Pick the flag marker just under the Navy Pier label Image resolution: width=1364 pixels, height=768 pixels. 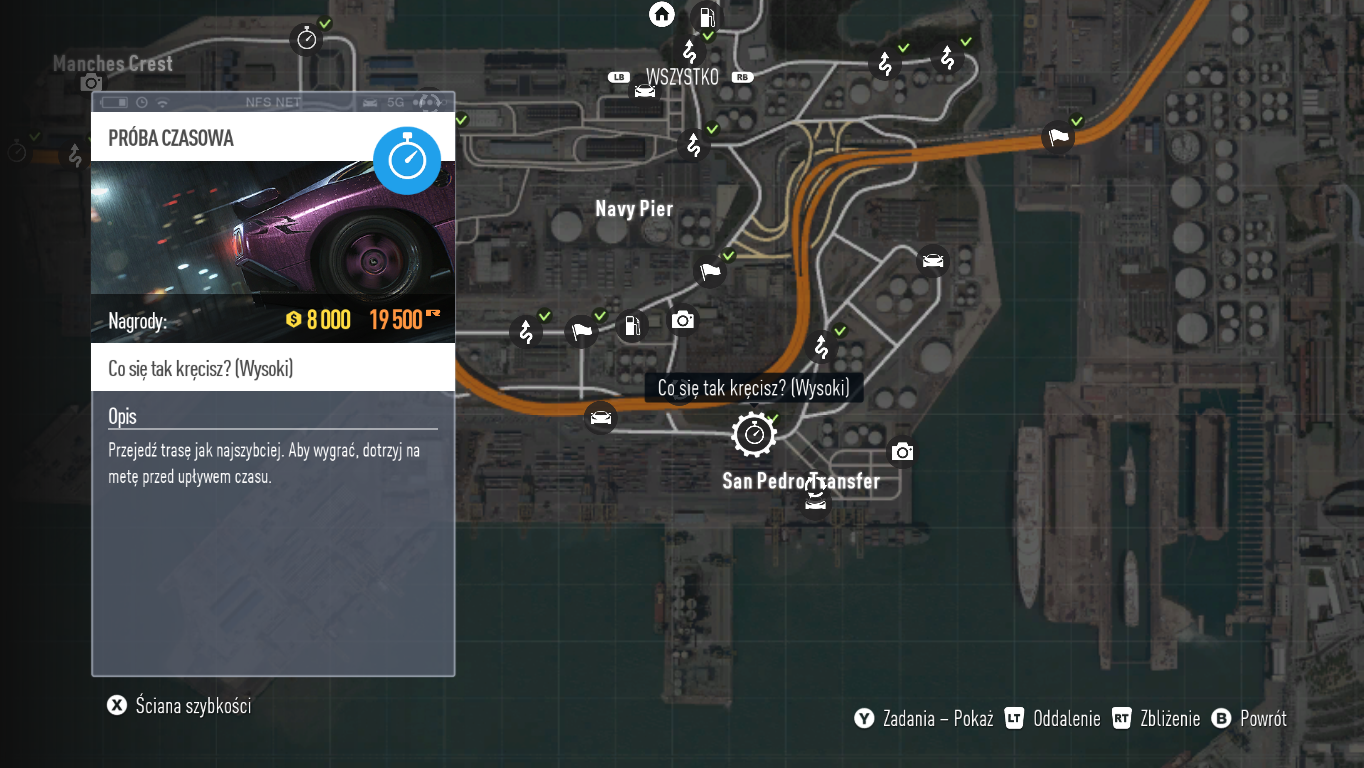tap(710, 270)
